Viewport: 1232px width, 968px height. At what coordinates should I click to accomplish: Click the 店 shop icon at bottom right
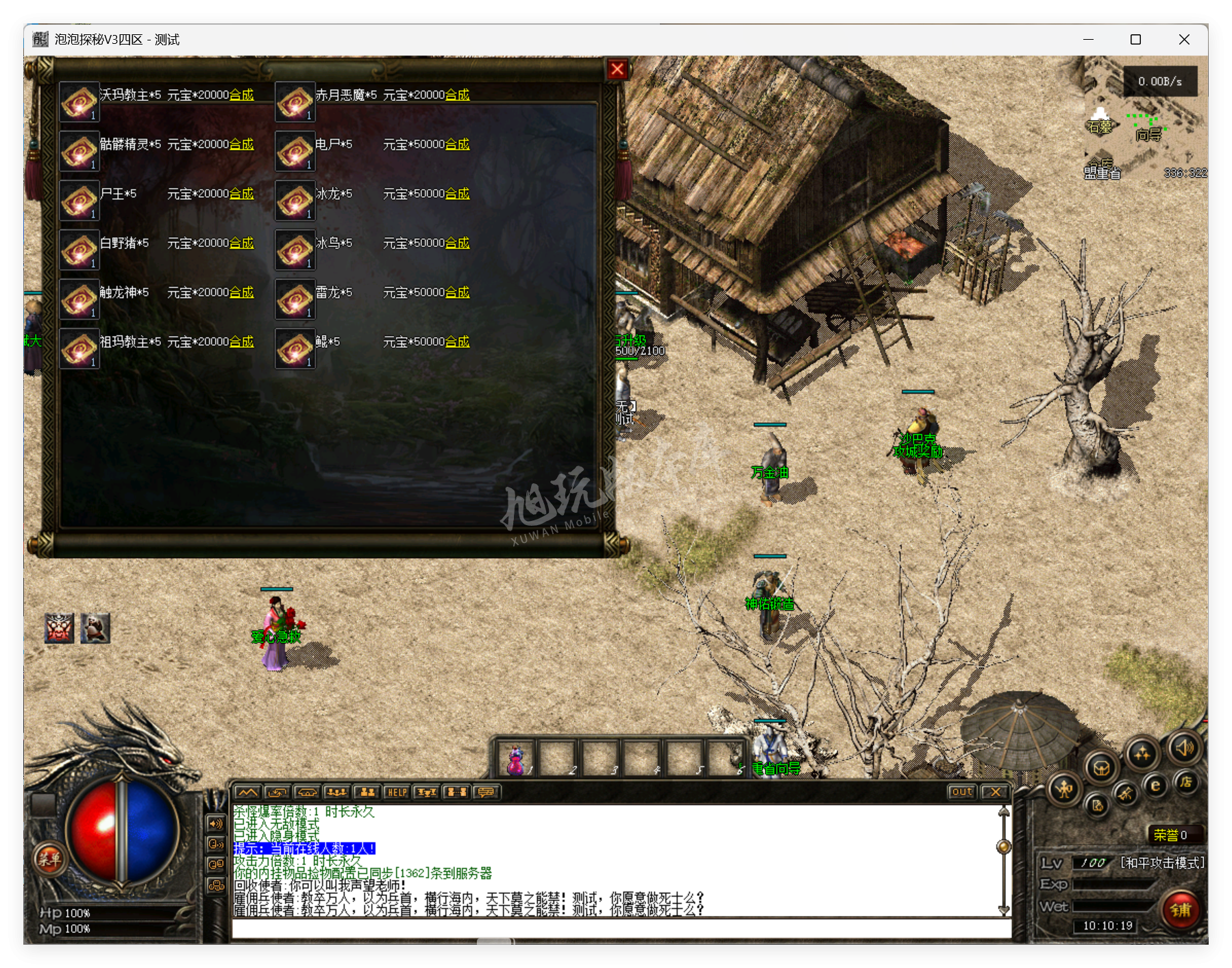coord(1186,785)
